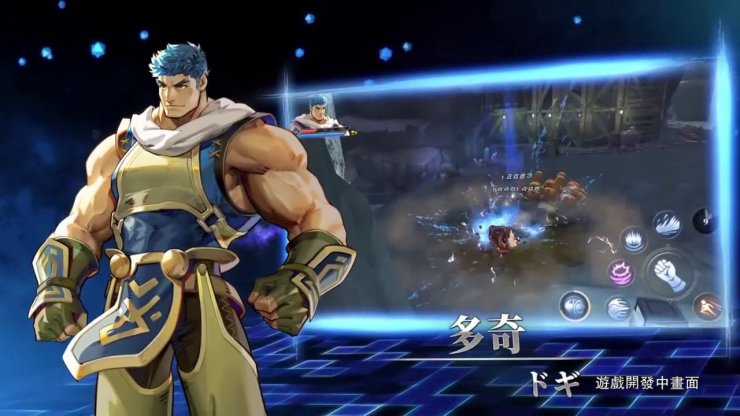740x416 pixels.
Task: Activate the orange dash kick skill
Action: (707, 304)
